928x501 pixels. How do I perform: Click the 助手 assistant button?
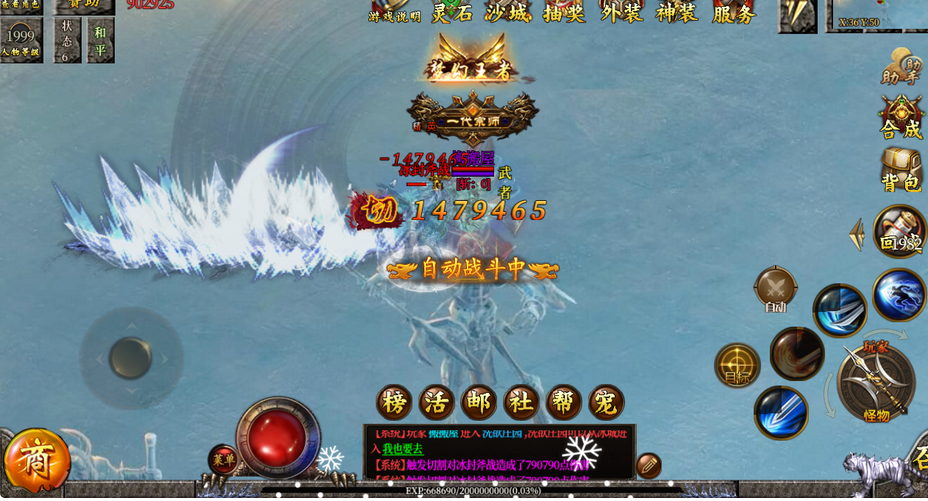(x=900, y=66)
